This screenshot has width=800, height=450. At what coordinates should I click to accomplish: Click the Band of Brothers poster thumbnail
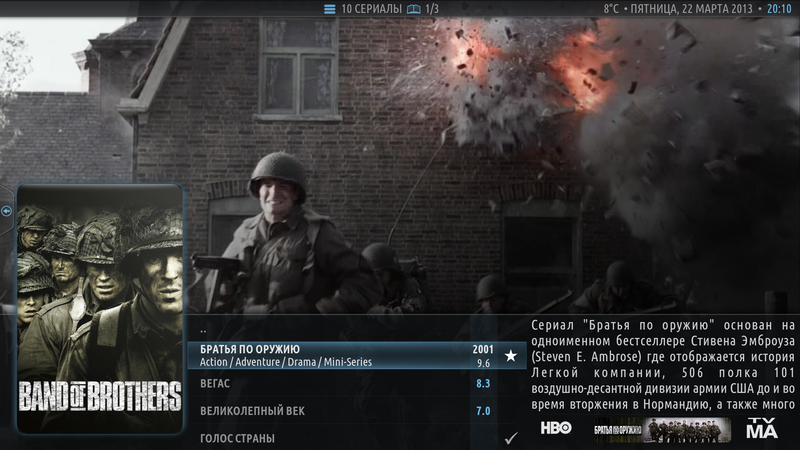click(x=100, y=308)
